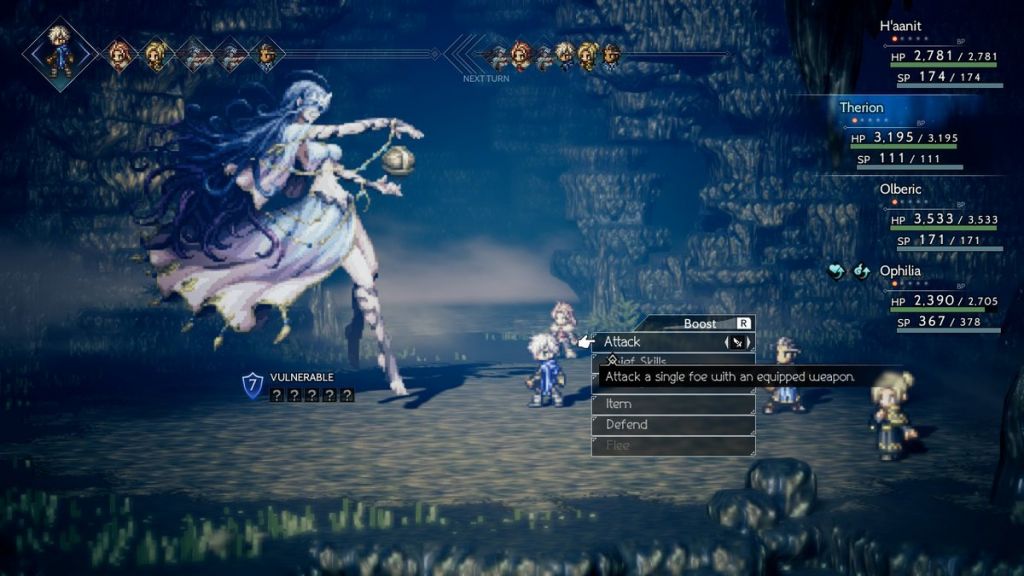Image resolution: width=1024 pixels, height=576 pixels.
Task: Select Olberic in the party status list
Action: pyautogui.click(x=902, y=189)
